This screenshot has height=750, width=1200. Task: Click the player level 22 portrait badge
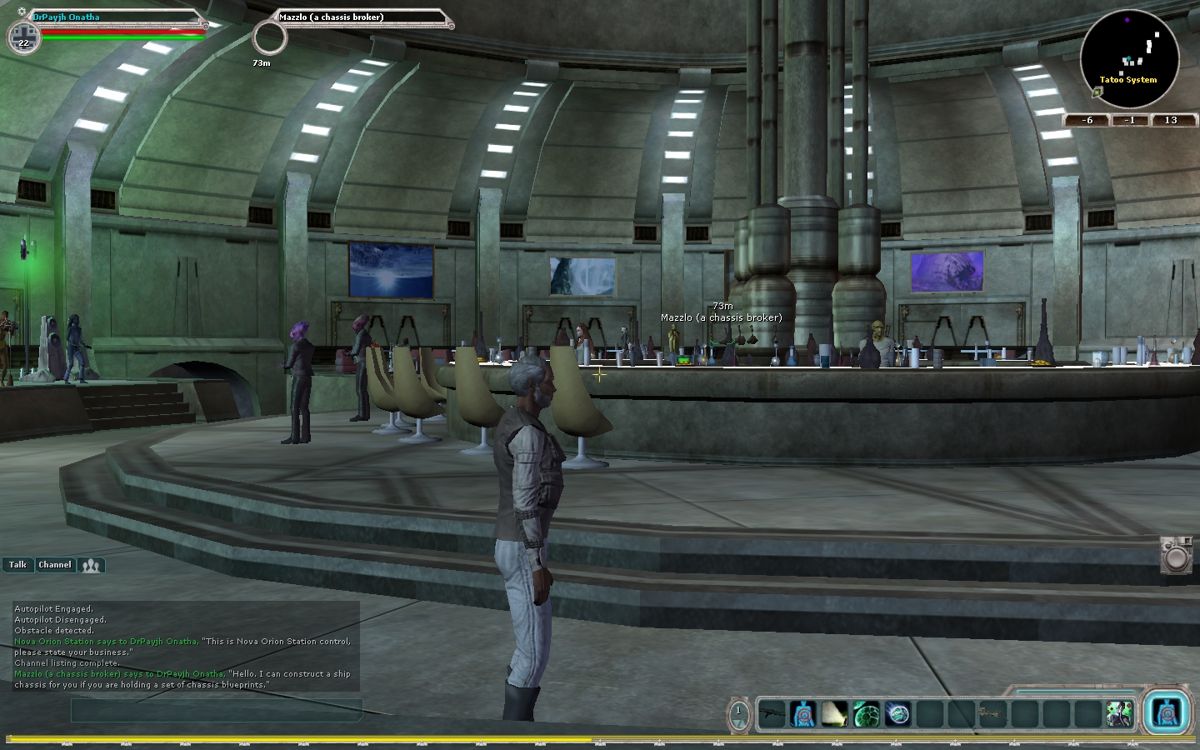[23, 39]
